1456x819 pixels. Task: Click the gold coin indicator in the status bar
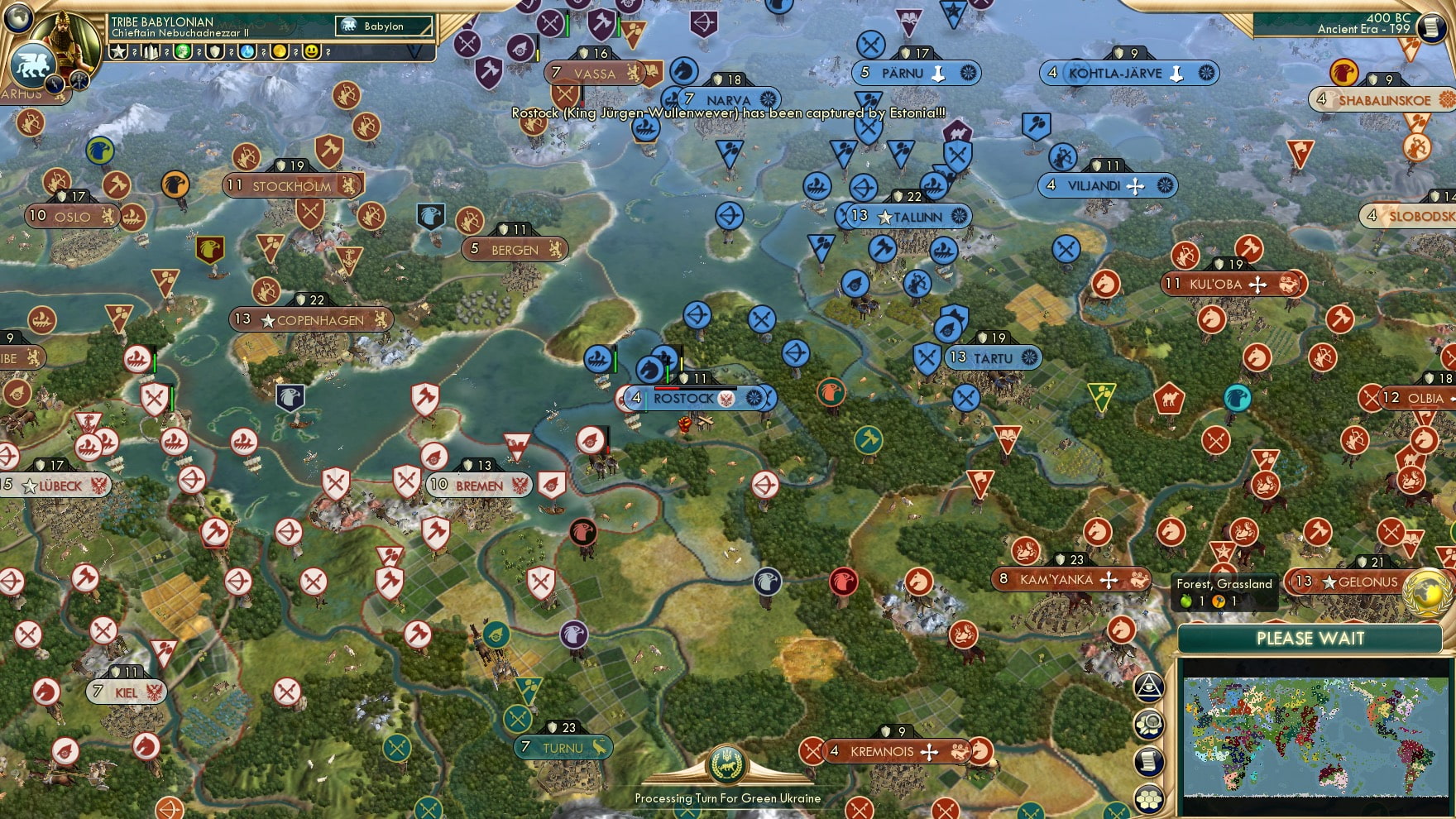click(x=280, y=52)
